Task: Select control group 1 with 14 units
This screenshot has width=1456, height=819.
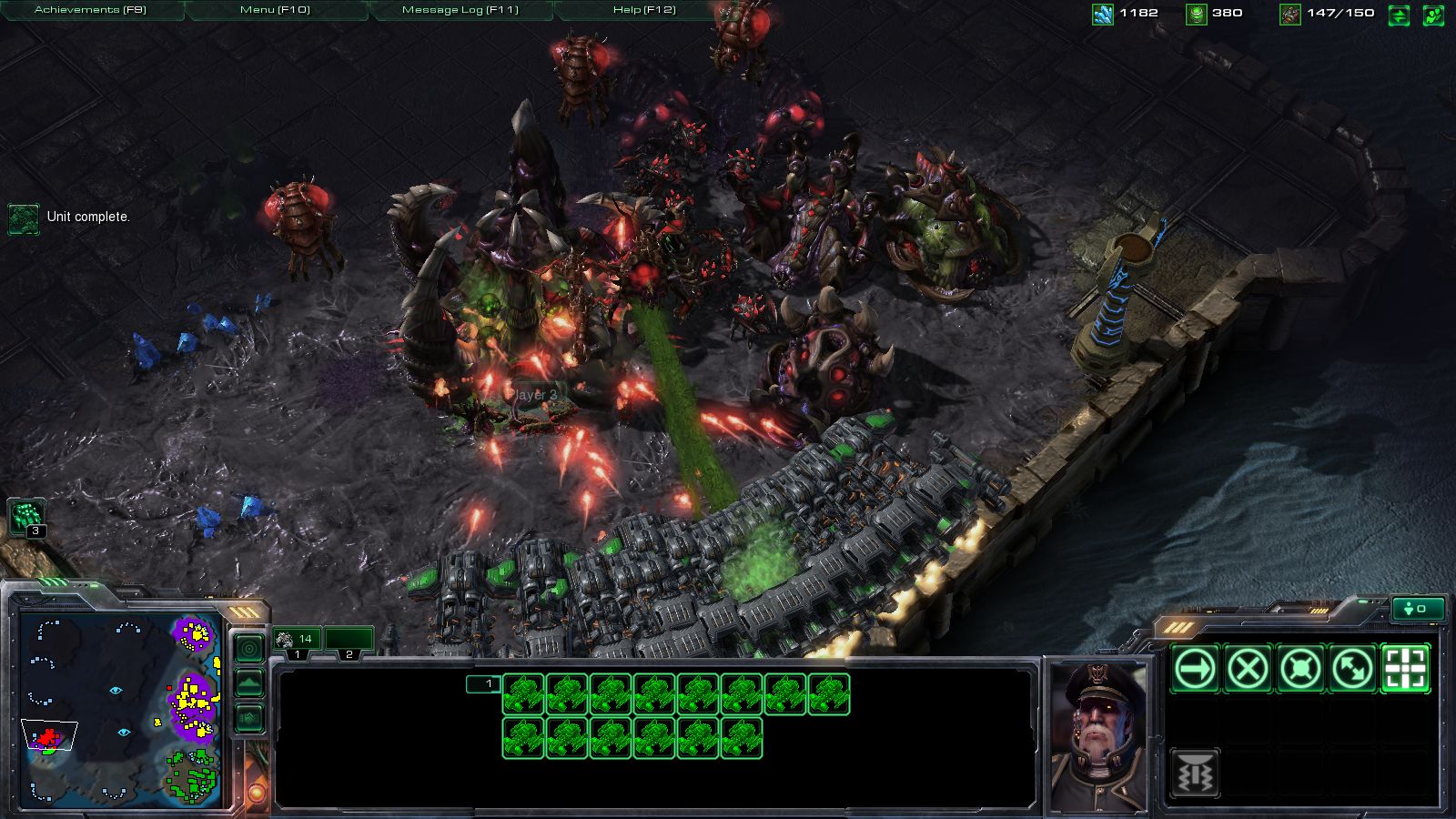Action: pyautogui.click(x=297, y=641)
